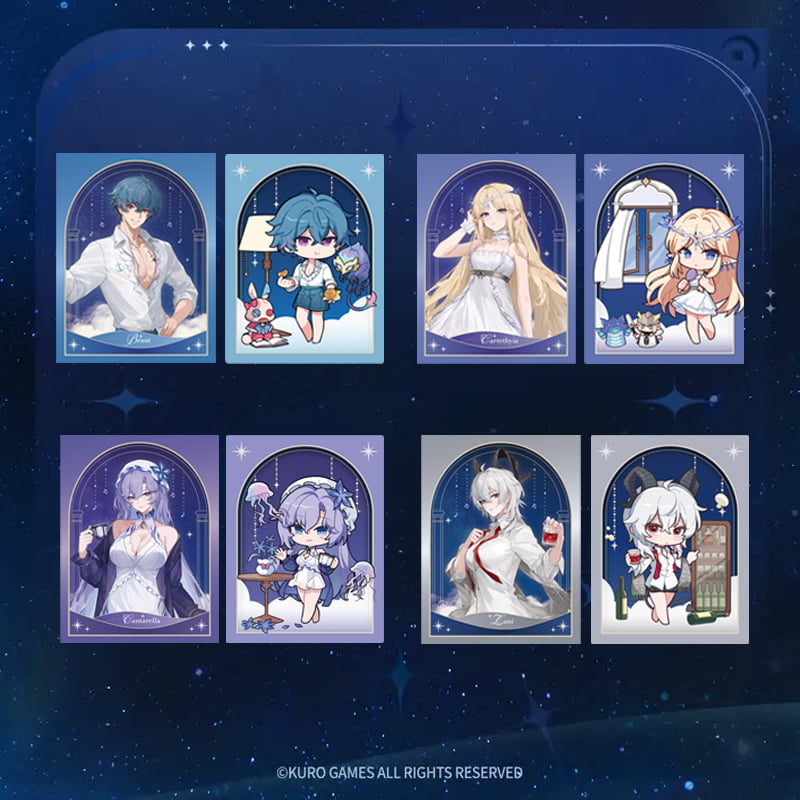The width and height of the screenshot is (800, 800).
Task: Select the Brant portrait card
Action: [136, 257]
